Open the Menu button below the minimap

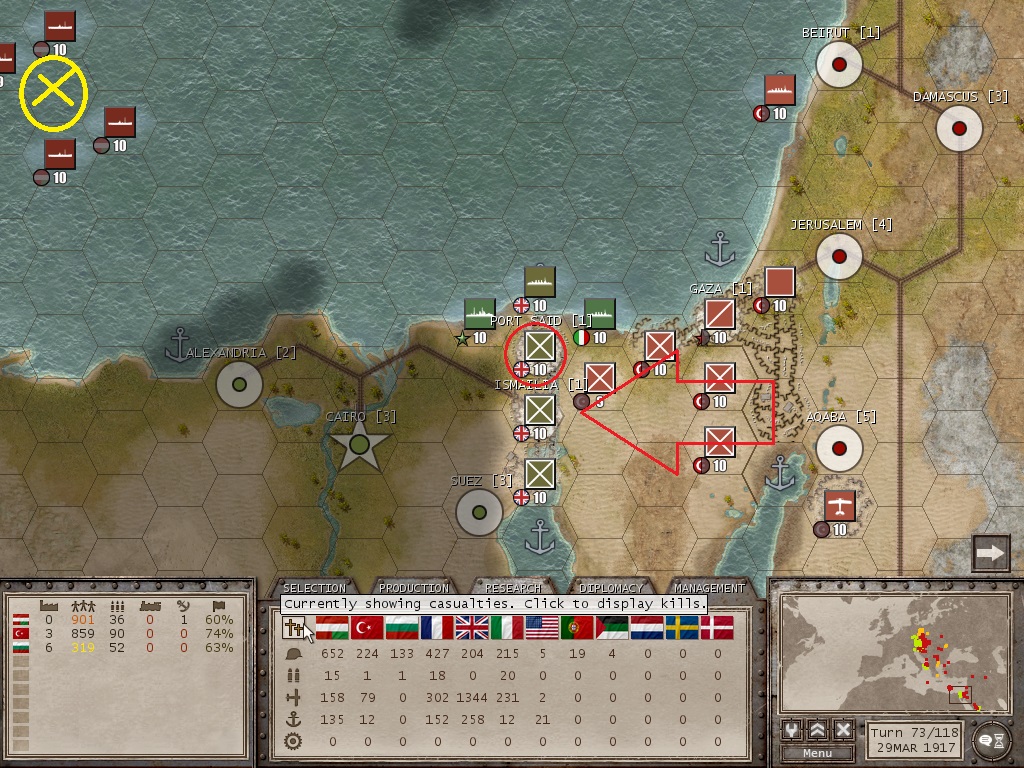(x=817, y=753)
